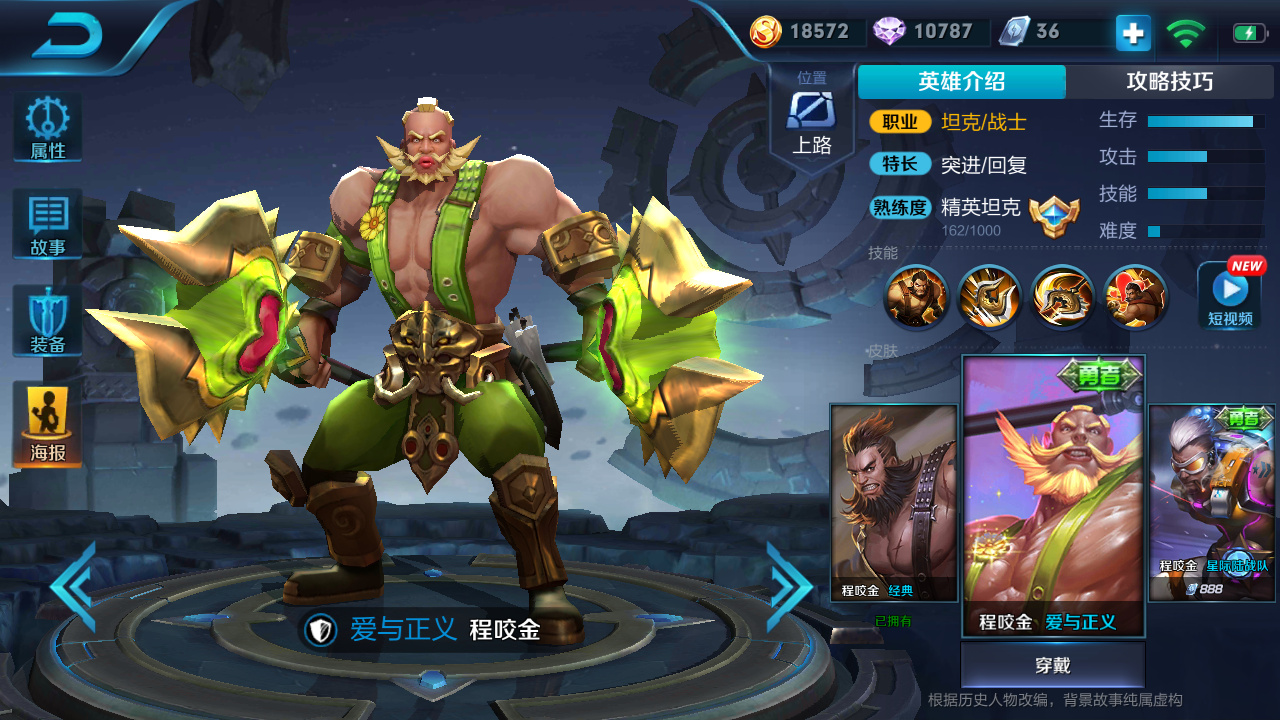
Task: Play the 短视频 short video
Action: pyautogui.click(x=1228, y=296)
